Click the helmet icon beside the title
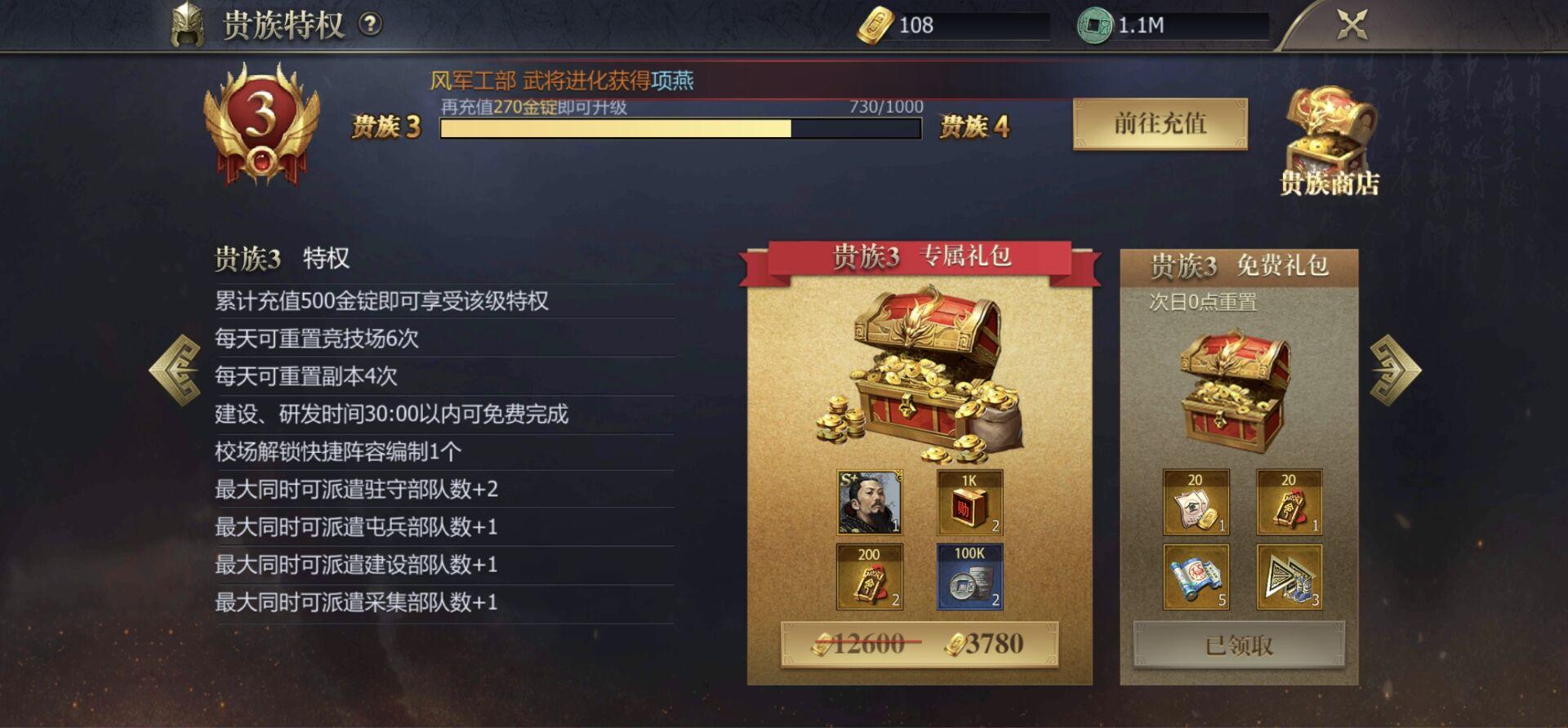Viewport: 1568px width, 728px height. 188,22
